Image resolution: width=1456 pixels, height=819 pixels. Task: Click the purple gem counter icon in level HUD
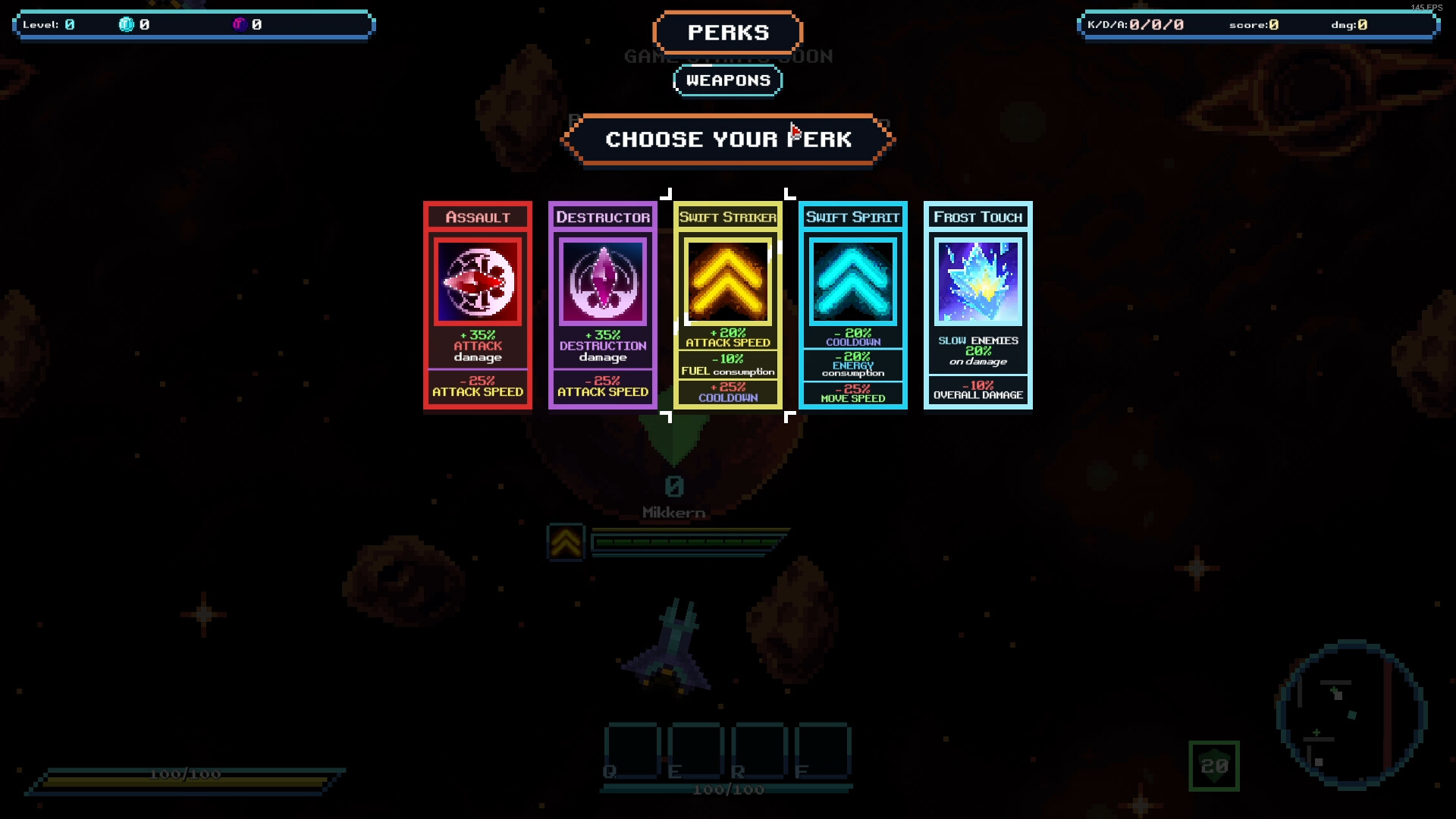[240, 24]
